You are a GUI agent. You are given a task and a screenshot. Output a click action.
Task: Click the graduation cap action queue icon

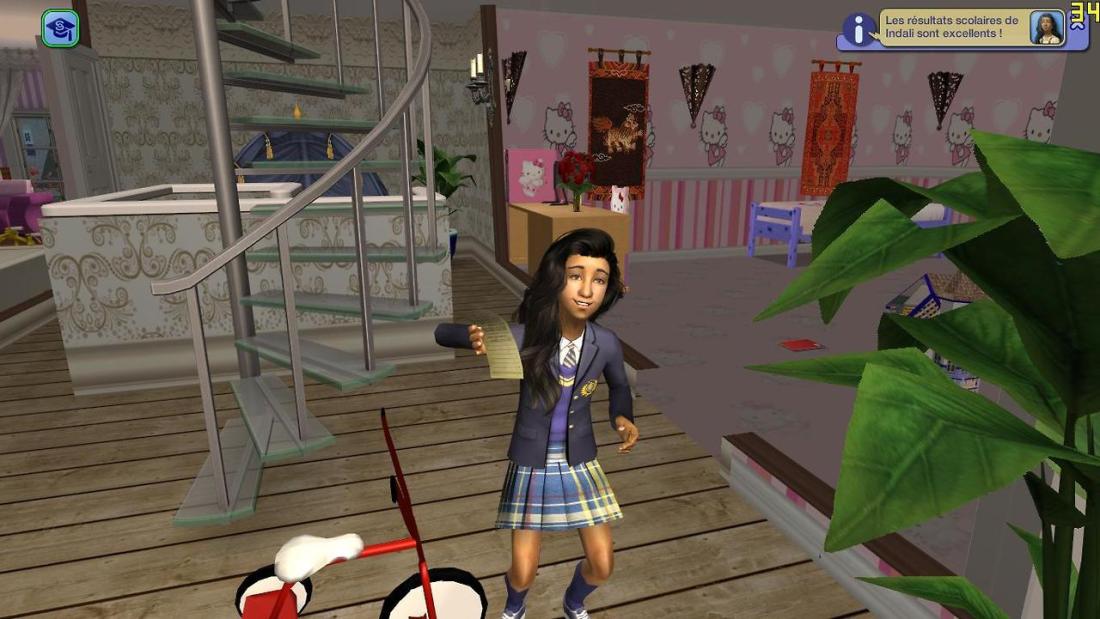(60, 28)
